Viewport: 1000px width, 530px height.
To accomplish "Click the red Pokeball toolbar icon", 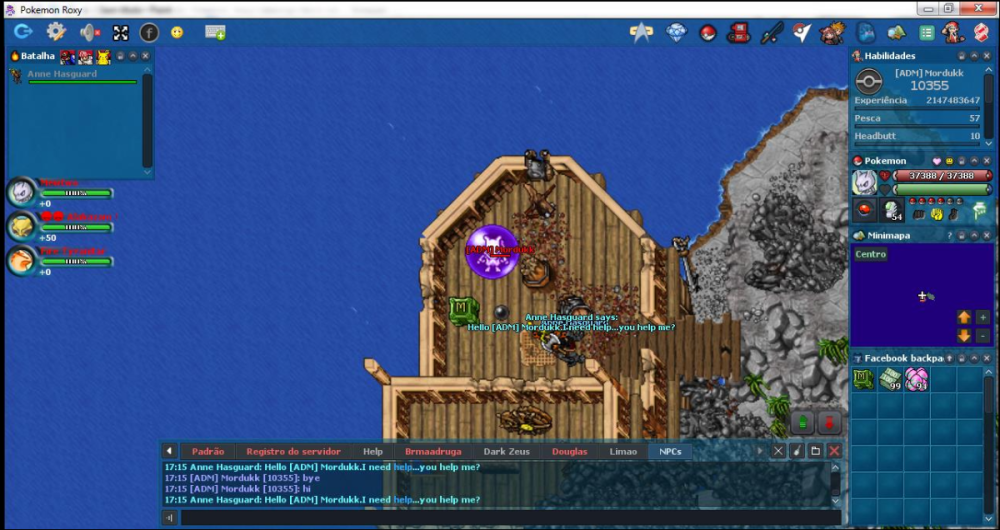I will [707, 32].
